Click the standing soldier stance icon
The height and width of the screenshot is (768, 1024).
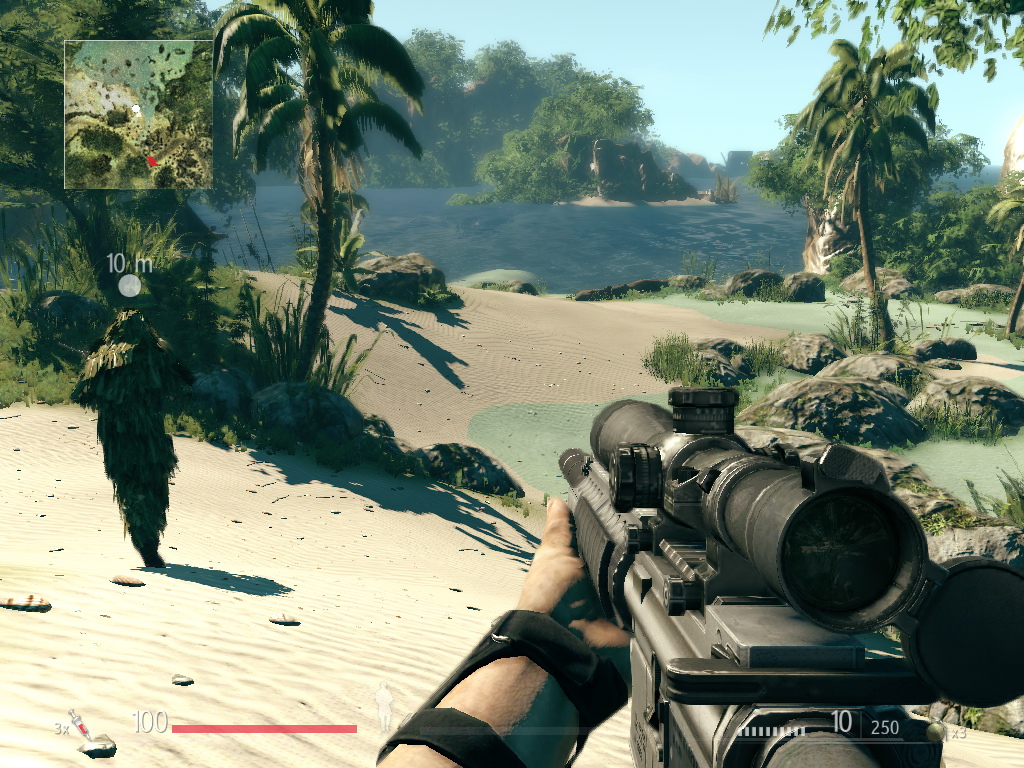click(383, 707)
